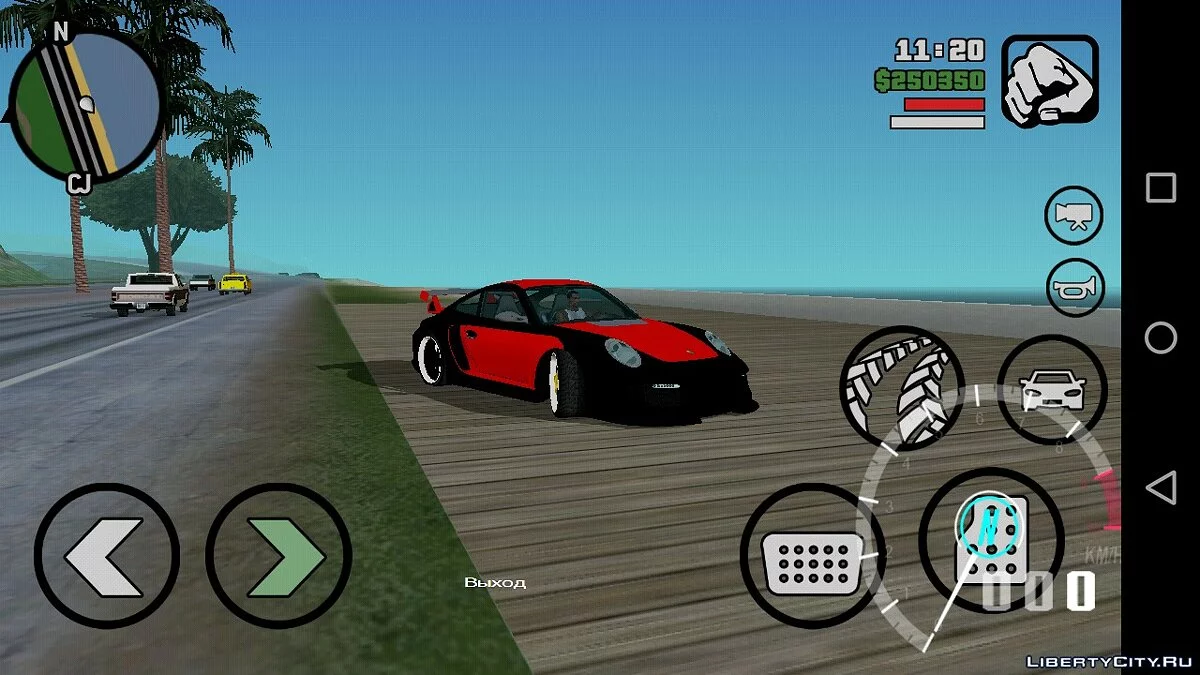The height and width of the screenshot is (675, 1200).
Task: Hit the brake pedal button
Action: (812, 557)
